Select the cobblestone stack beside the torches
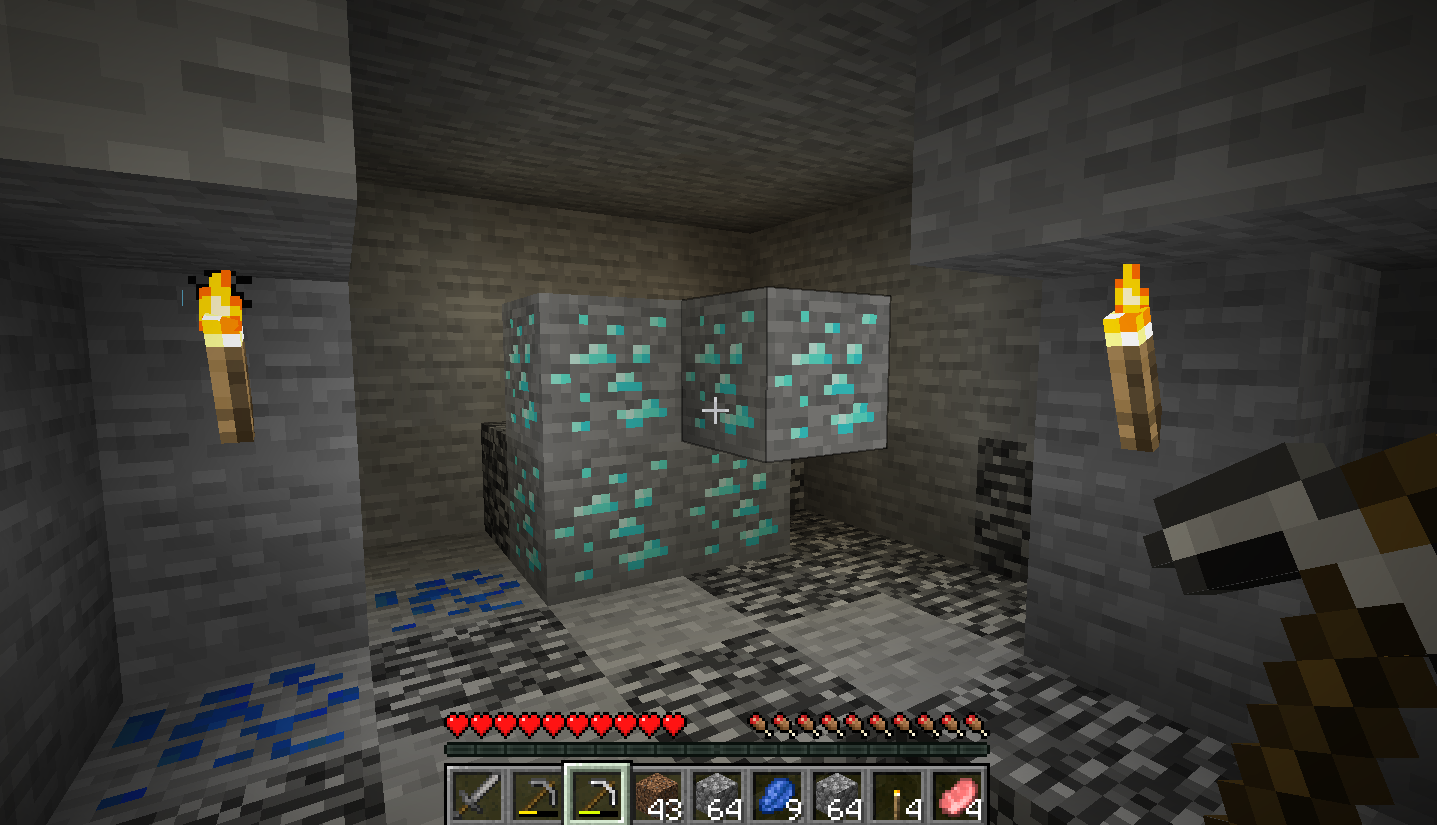Image resolution: width=1437 pixels, height=825 pixels. 837,797
